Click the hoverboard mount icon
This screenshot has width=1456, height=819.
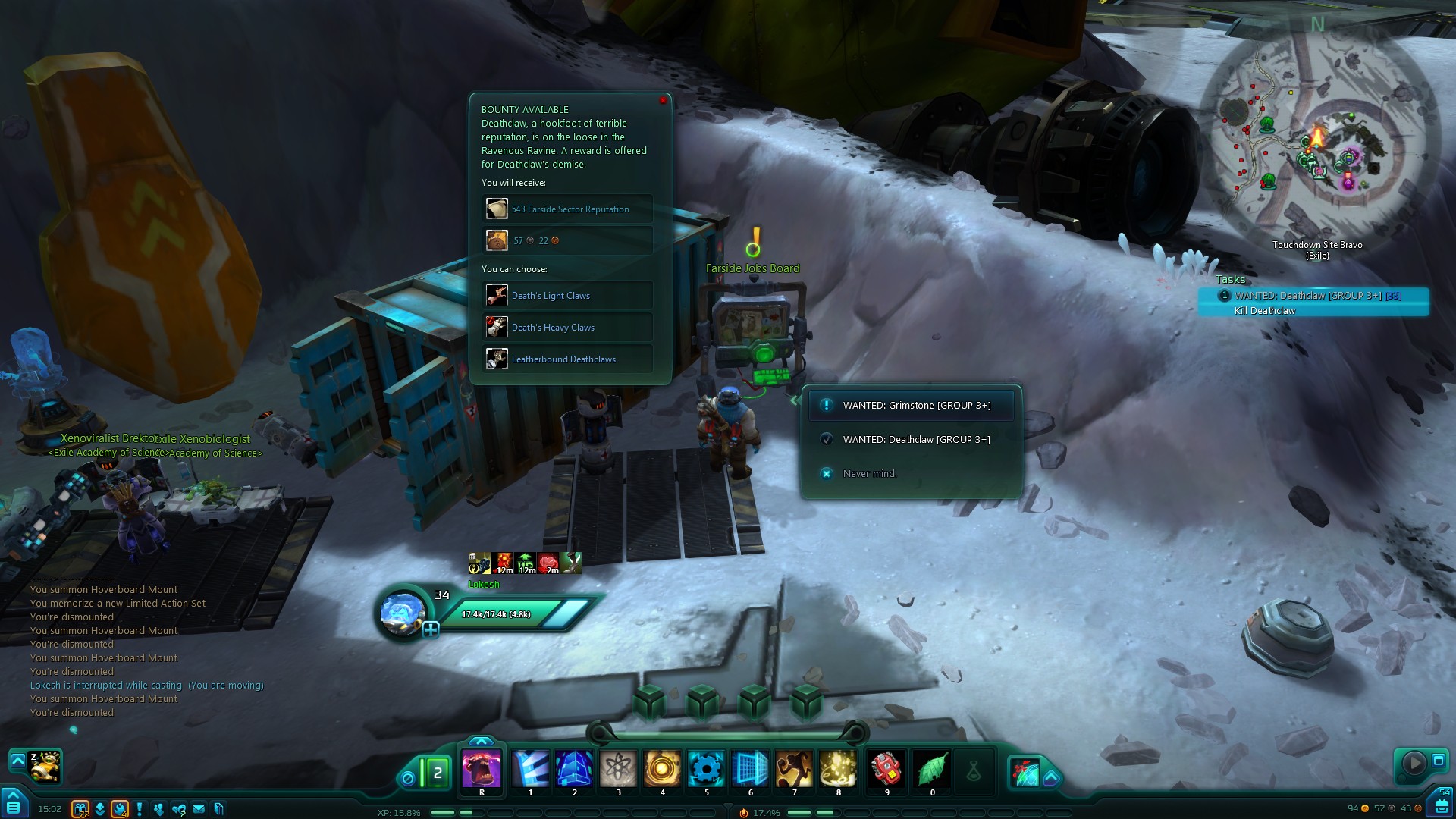(45, 766)
